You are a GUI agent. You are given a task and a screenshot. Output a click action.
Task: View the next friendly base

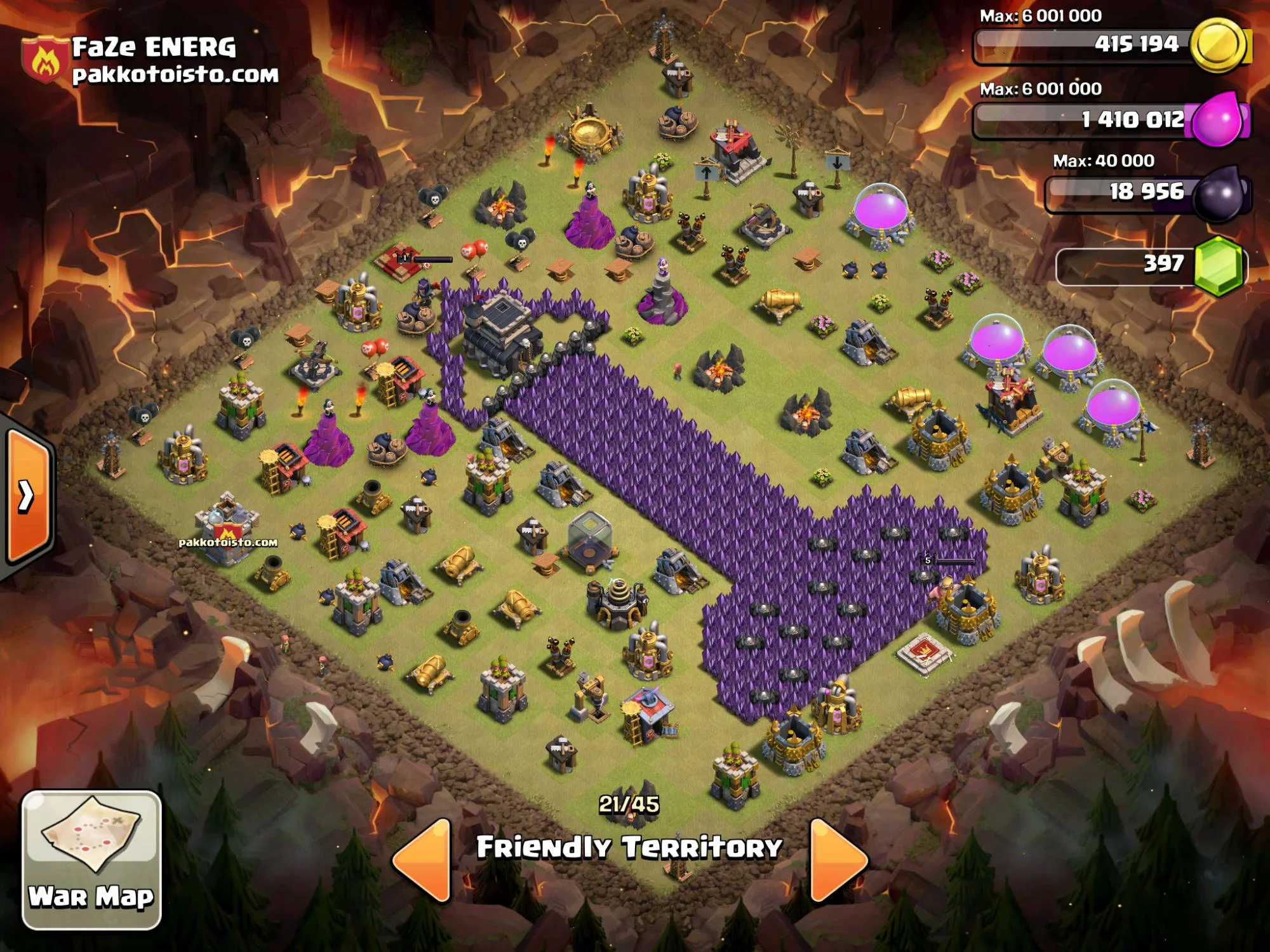pyautogui.click(x=837, y=859)
